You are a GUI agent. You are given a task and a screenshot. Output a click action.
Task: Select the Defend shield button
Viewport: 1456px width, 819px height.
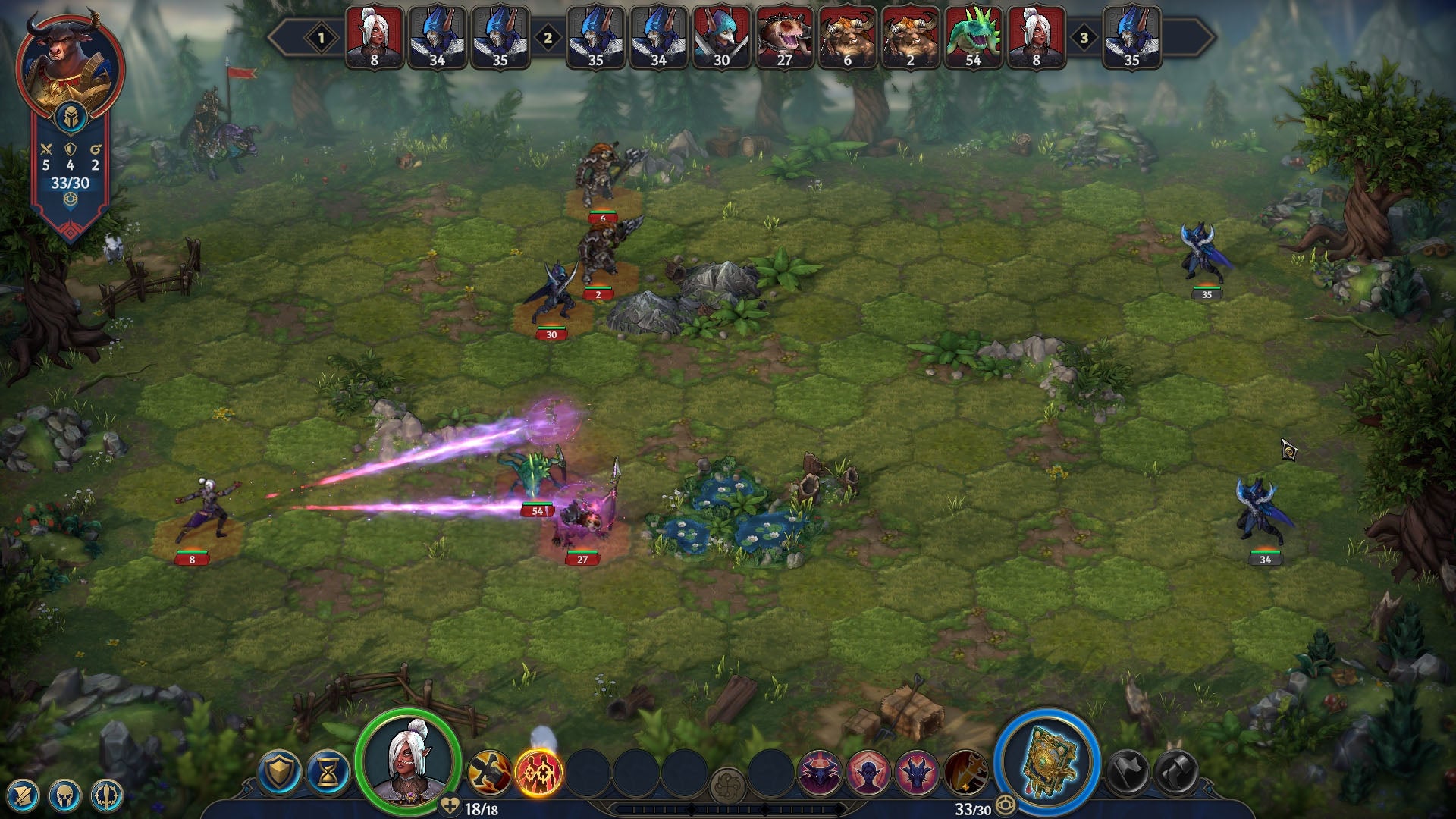279,773
